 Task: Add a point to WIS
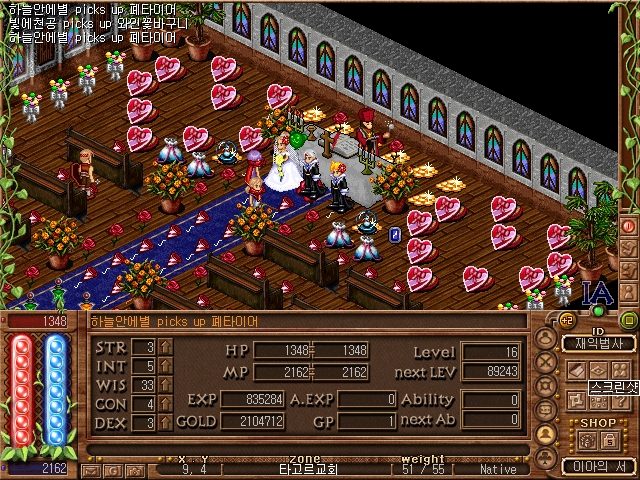pos(166,385)
